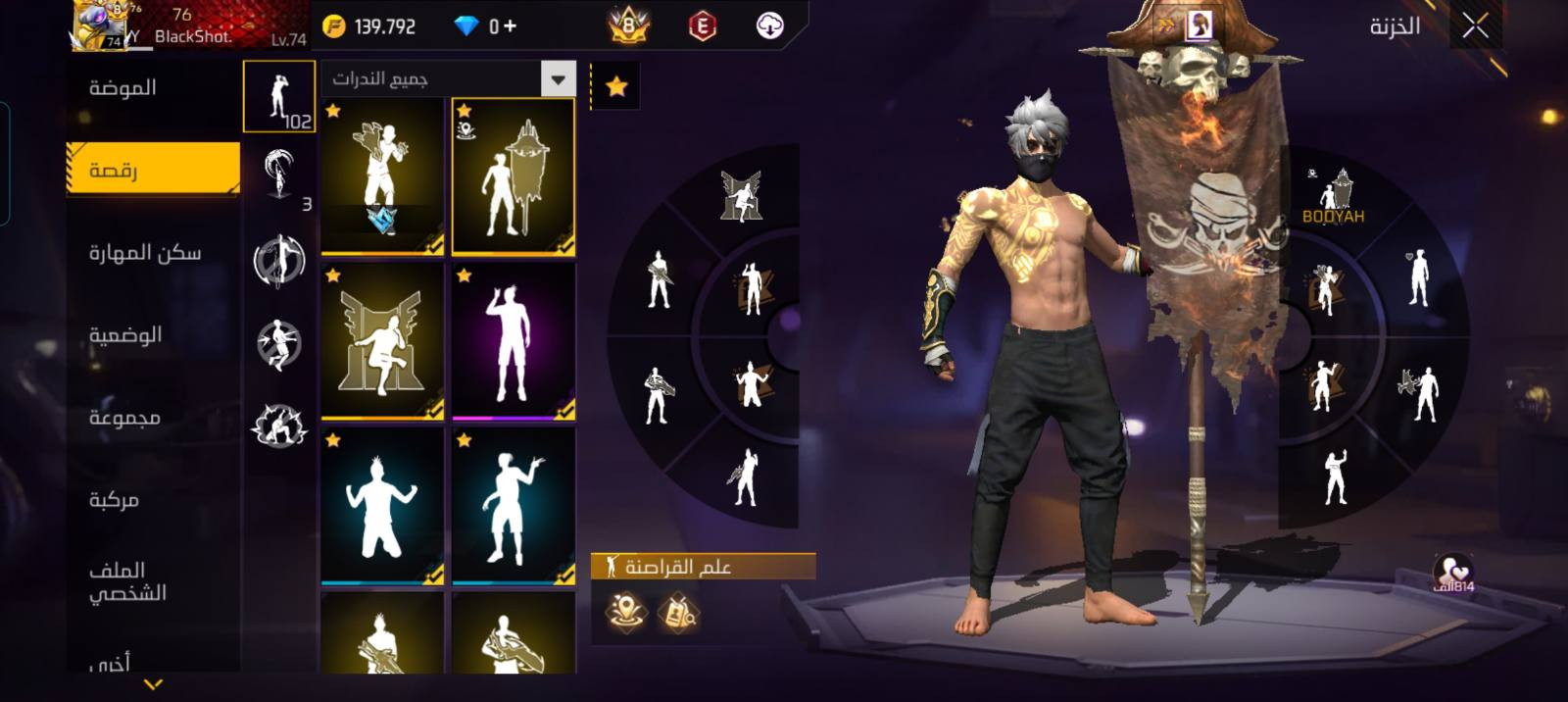The image size is (1568, 702).
Task: Choose the purple-glow emote tile
Action: click(513, 342)
